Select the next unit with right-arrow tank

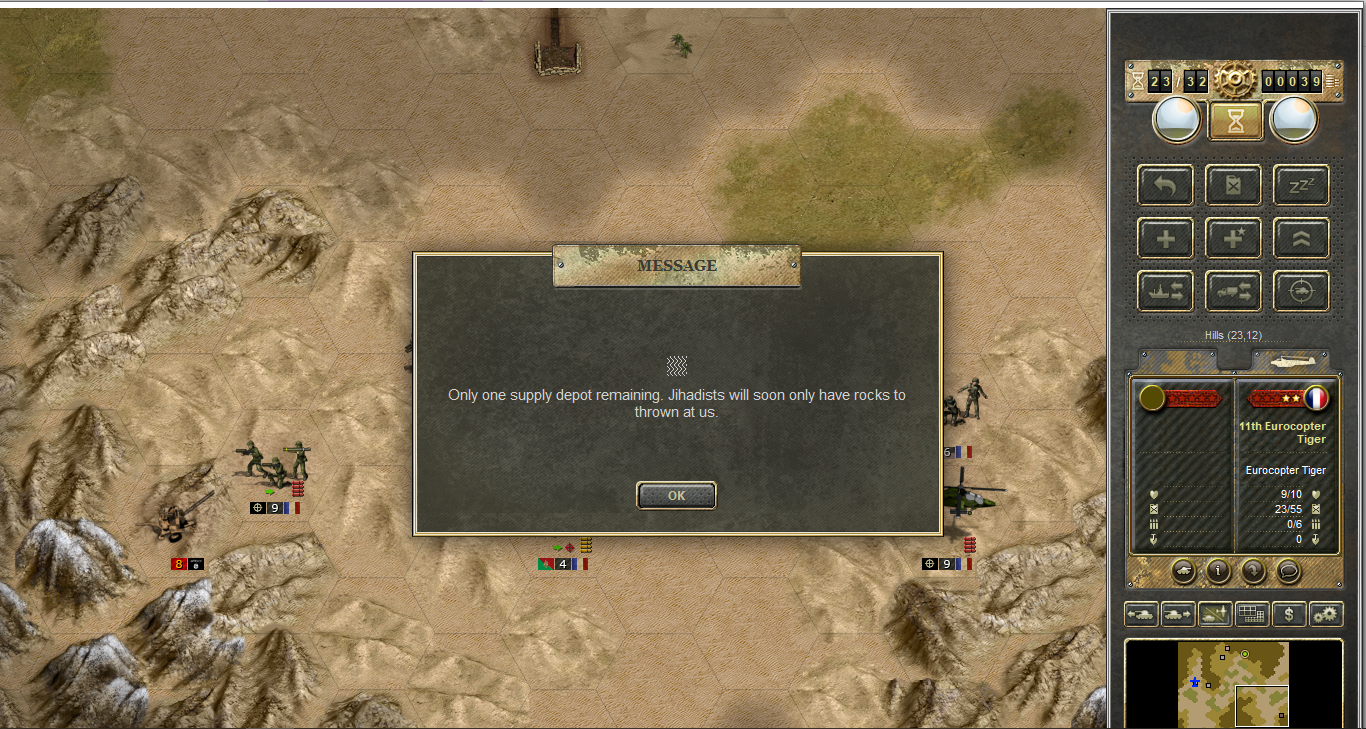(x=1178, y=614)
